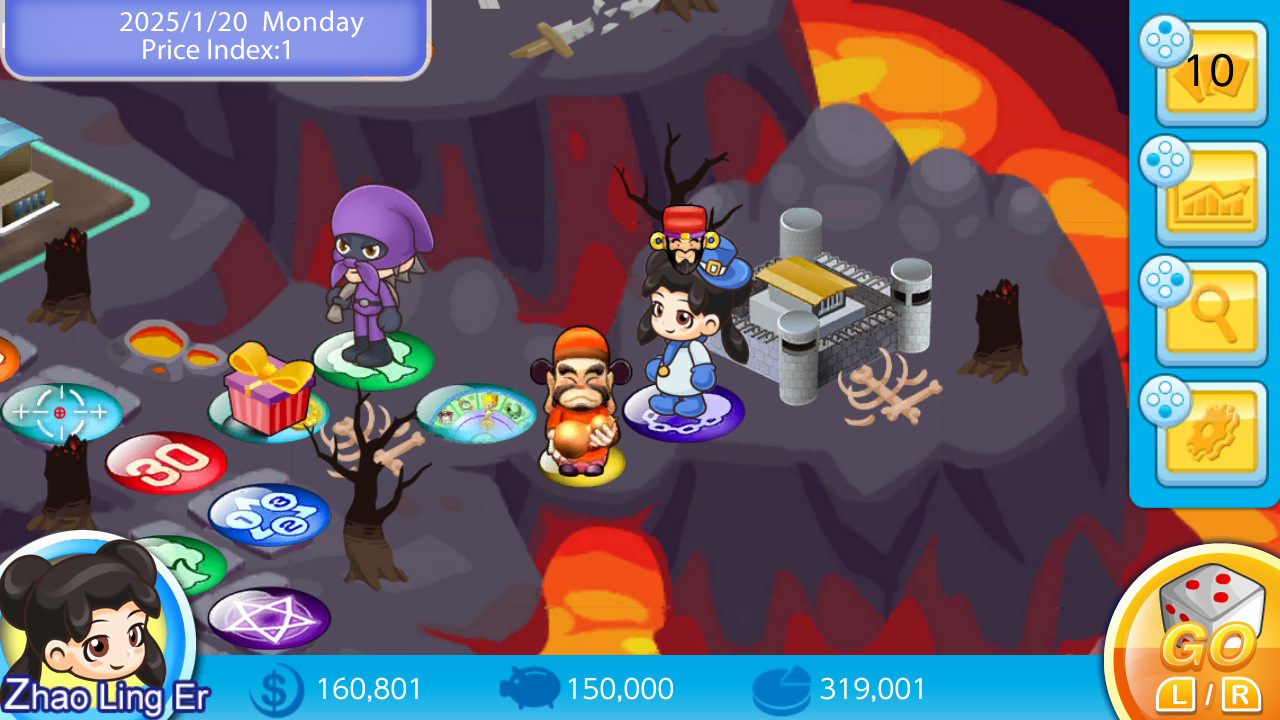Click the dollar coin cash icon
The width and height of the screenshot is (1280, 720).
278,689
